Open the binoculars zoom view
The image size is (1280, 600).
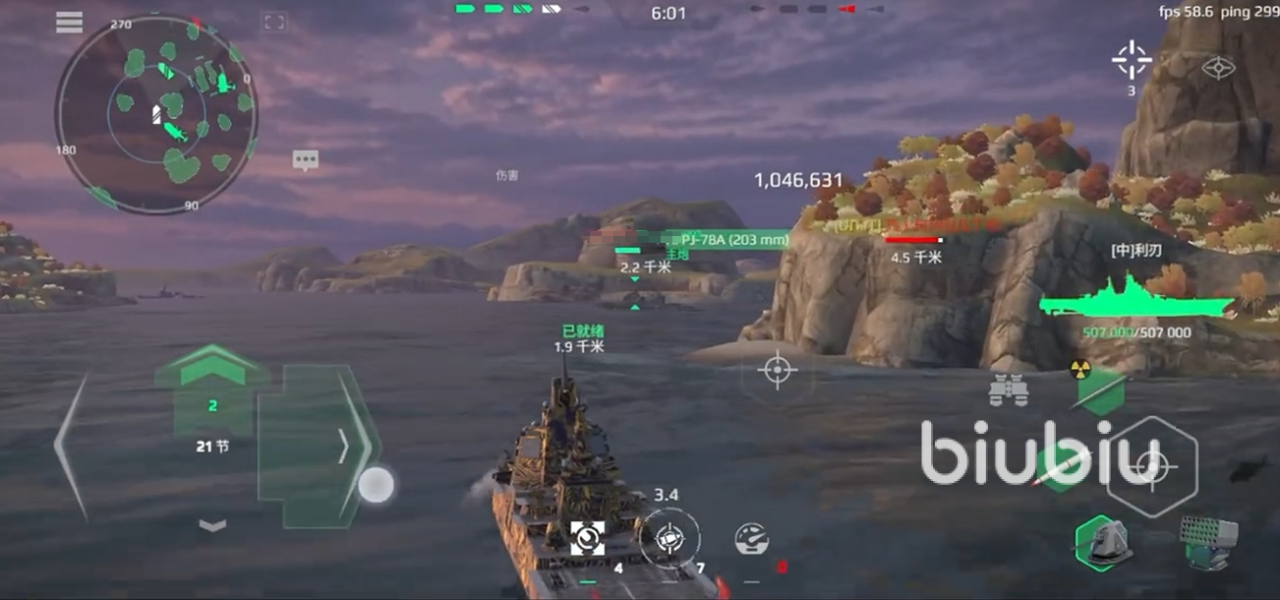coord(1009,389)
